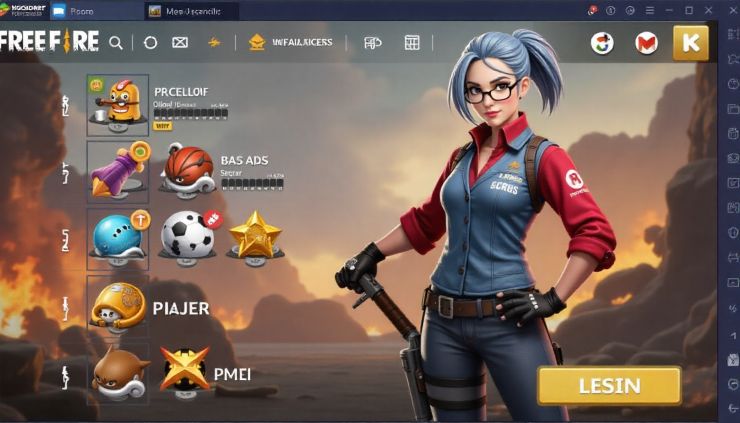Open the mail envelope icon
Image resolution: width=740 pixels, height=423 pixels.
(x=180, y=43)
